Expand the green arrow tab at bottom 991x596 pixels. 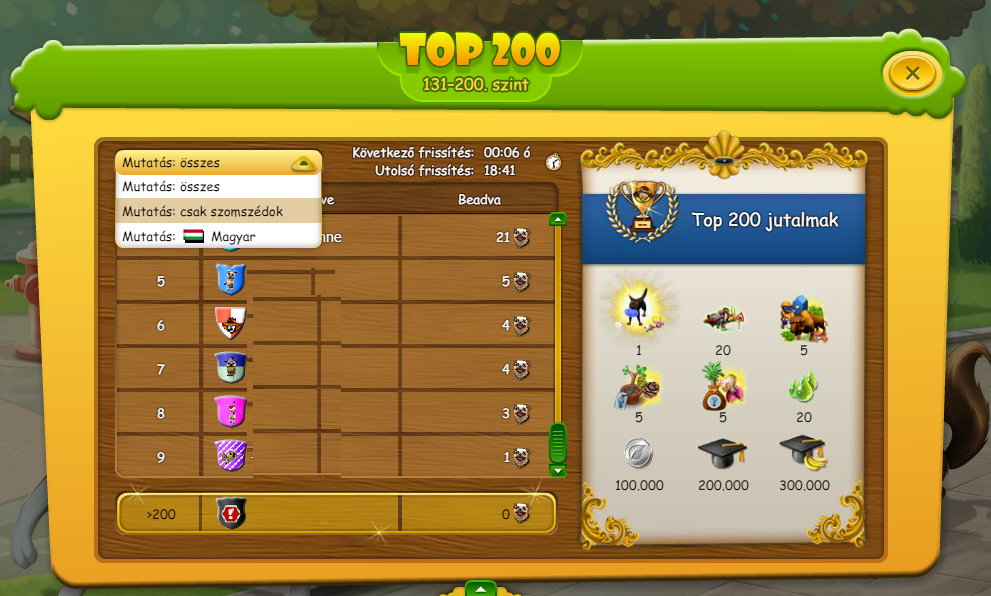tap(481, 588)
